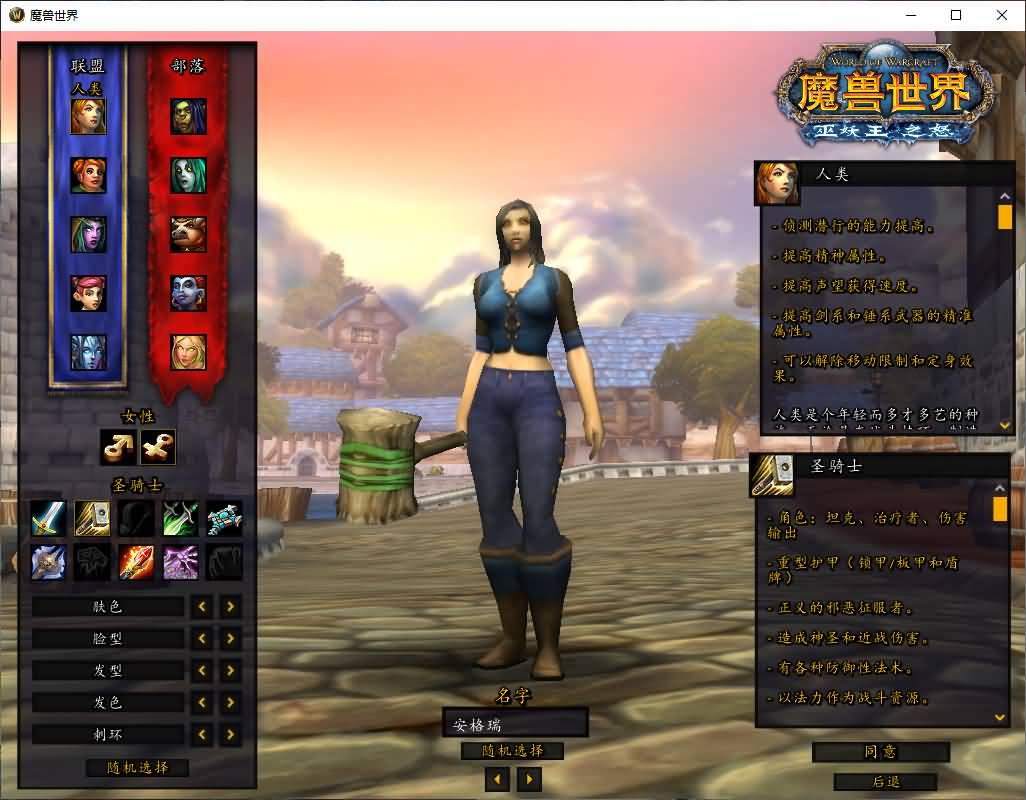Image resolution: width=1026 pixels, height=800 pixels.
Task: Go back with the 后退 button
Action: pos(884,782)
